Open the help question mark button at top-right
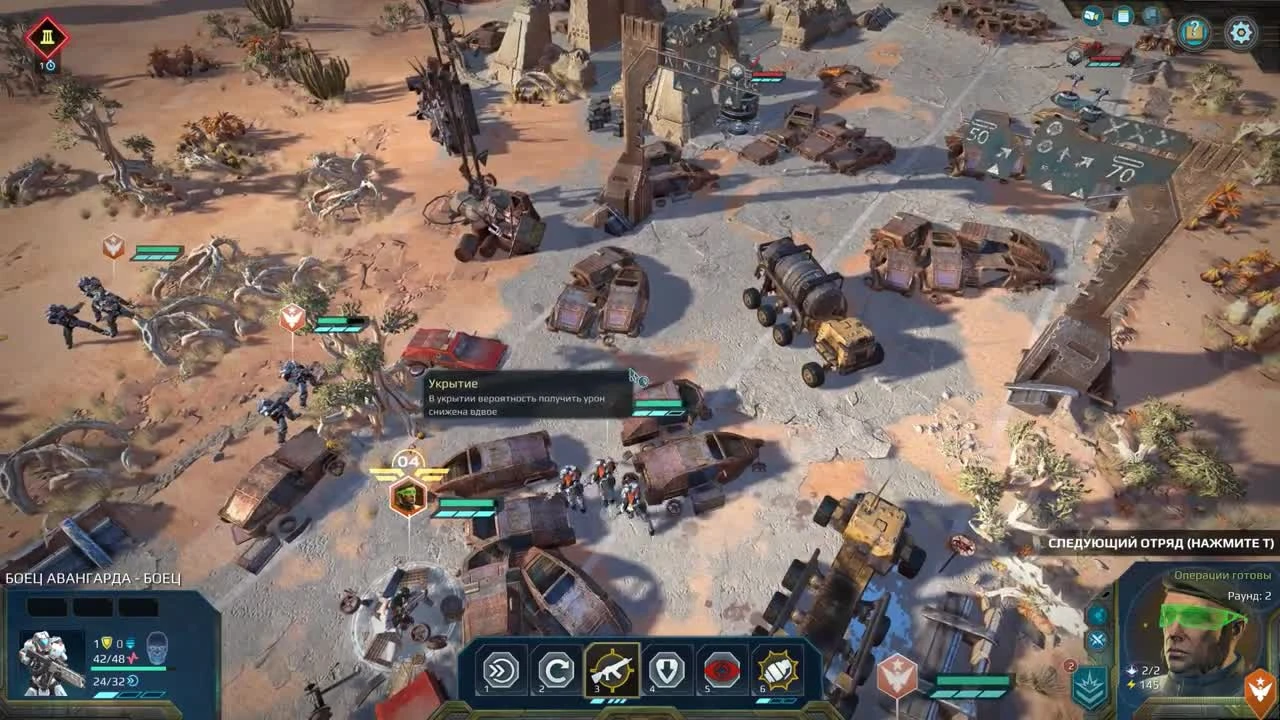 coord(1194,30)
